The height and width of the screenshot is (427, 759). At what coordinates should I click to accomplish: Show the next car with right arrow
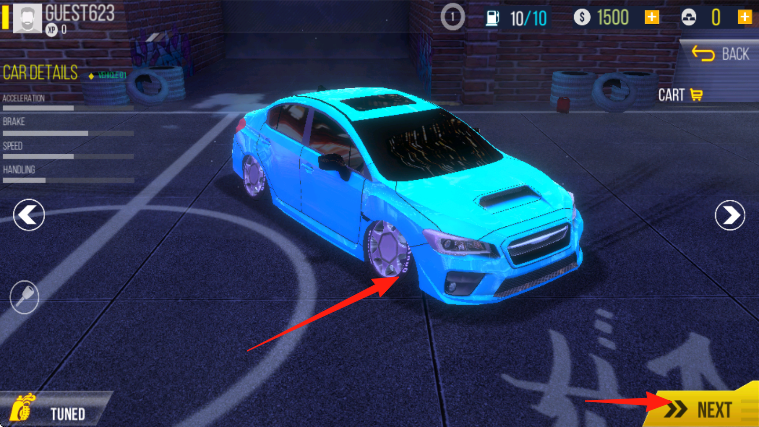731,214
